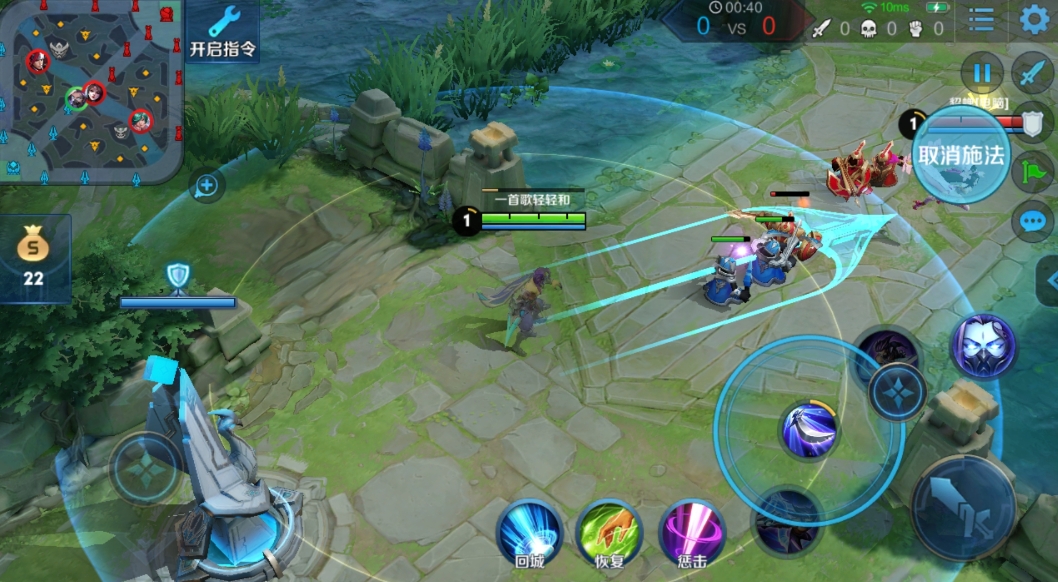Click the masked face portrait icon
This screenshot has height=582, width=1058.
(x=982, y=346)
